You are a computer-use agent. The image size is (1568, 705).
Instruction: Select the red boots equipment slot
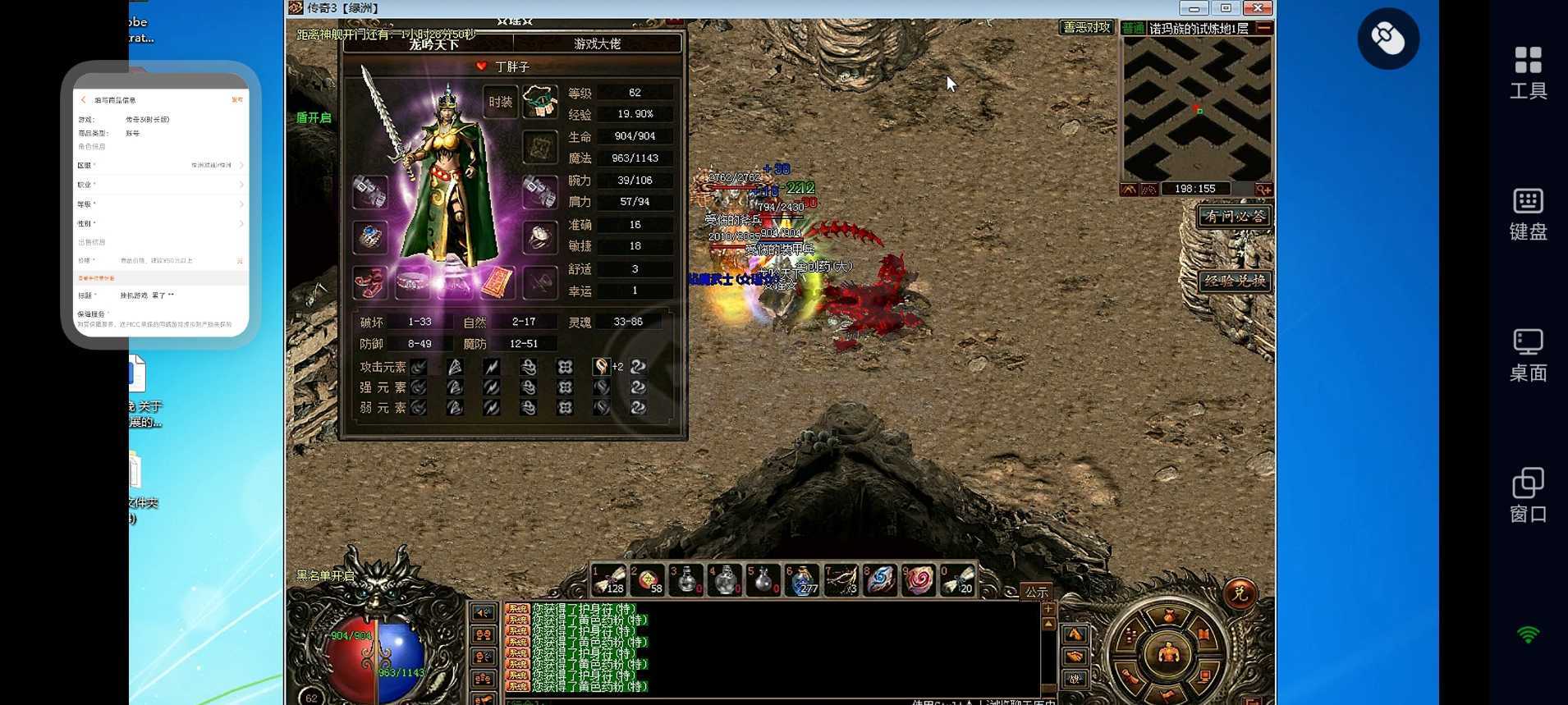point(370,283)
